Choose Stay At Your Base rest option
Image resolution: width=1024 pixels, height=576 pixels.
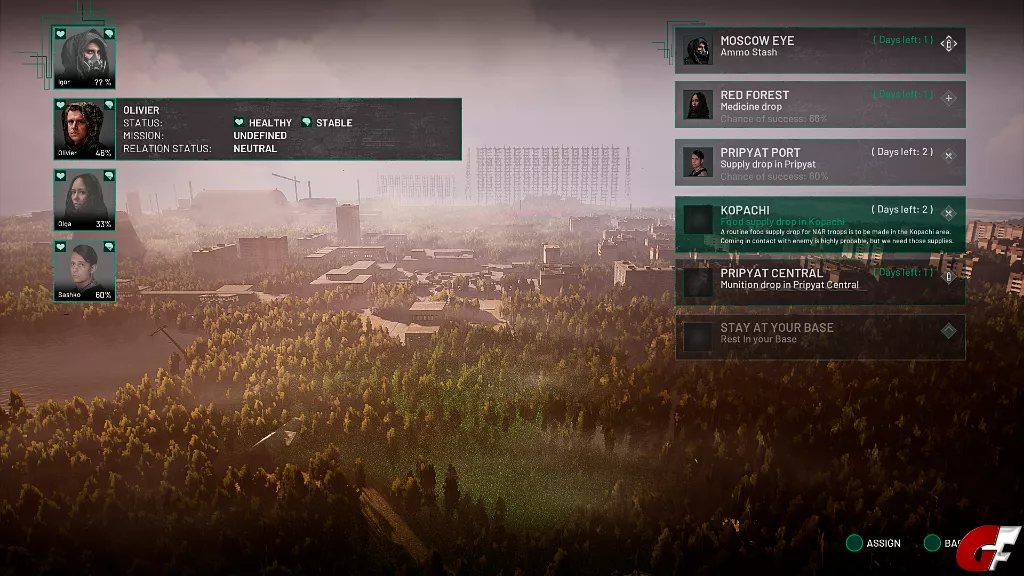(x=819, y=336)
